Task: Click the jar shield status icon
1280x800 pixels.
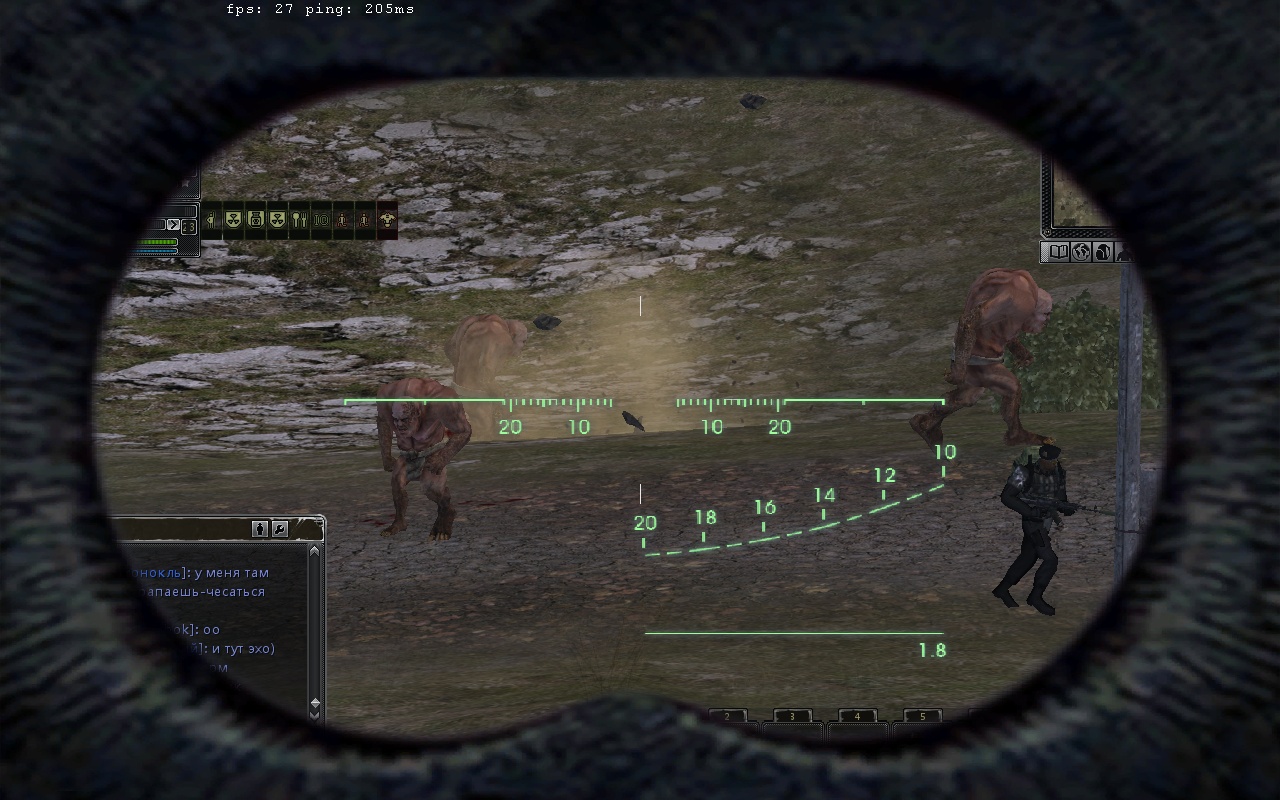Action: [x=255, y=220]
